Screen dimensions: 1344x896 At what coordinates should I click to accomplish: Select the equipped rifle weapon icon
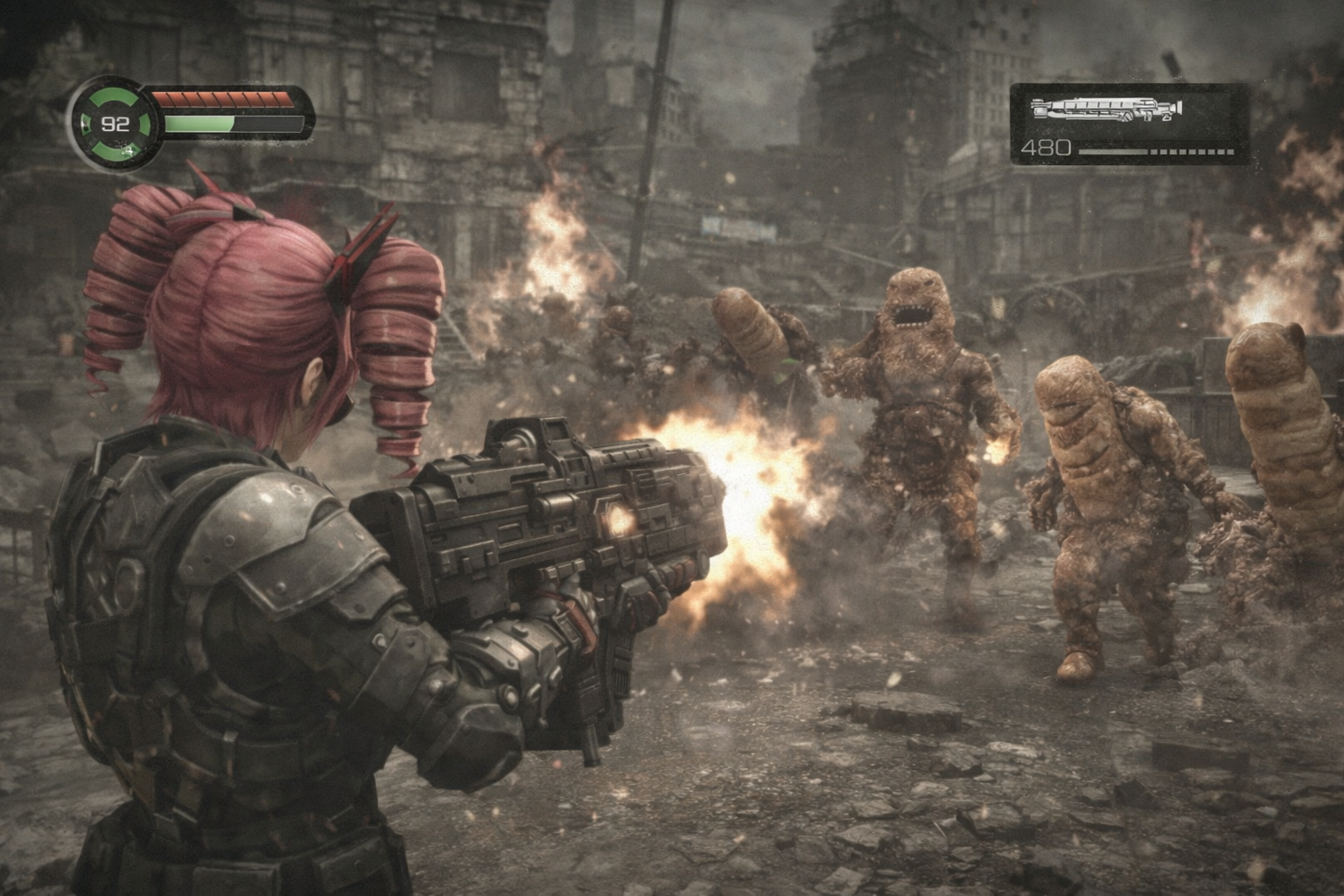[x=1107, y=109]
